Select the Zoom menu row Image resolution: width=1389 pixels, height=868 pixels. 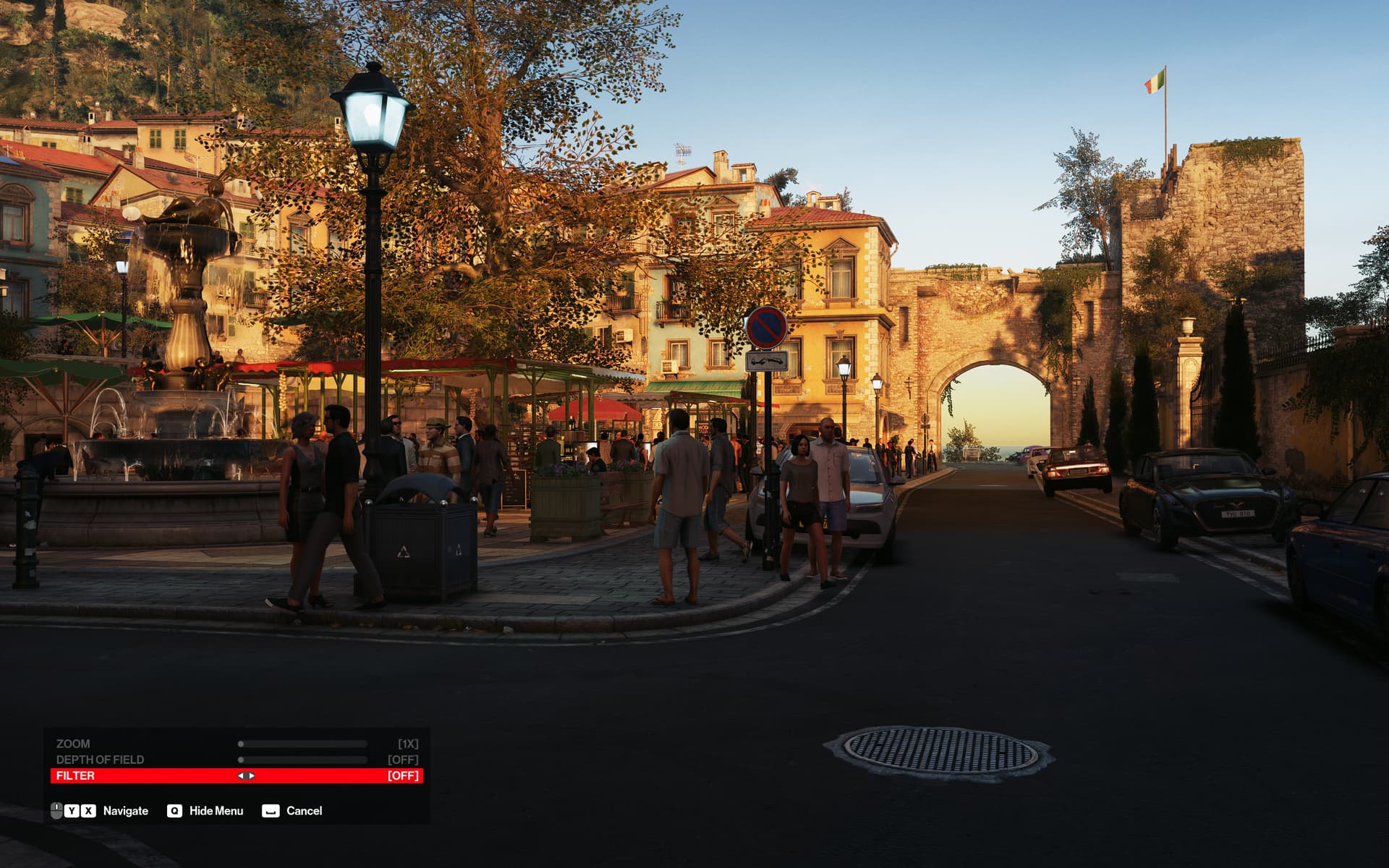click(x=73, y=744)
